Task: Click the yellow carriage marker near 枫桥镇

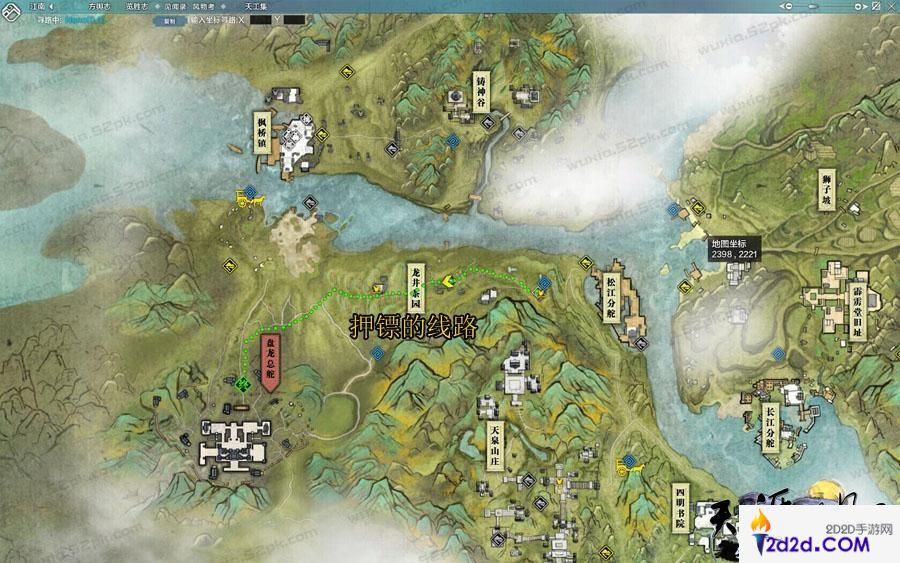Action: point(244,200)
